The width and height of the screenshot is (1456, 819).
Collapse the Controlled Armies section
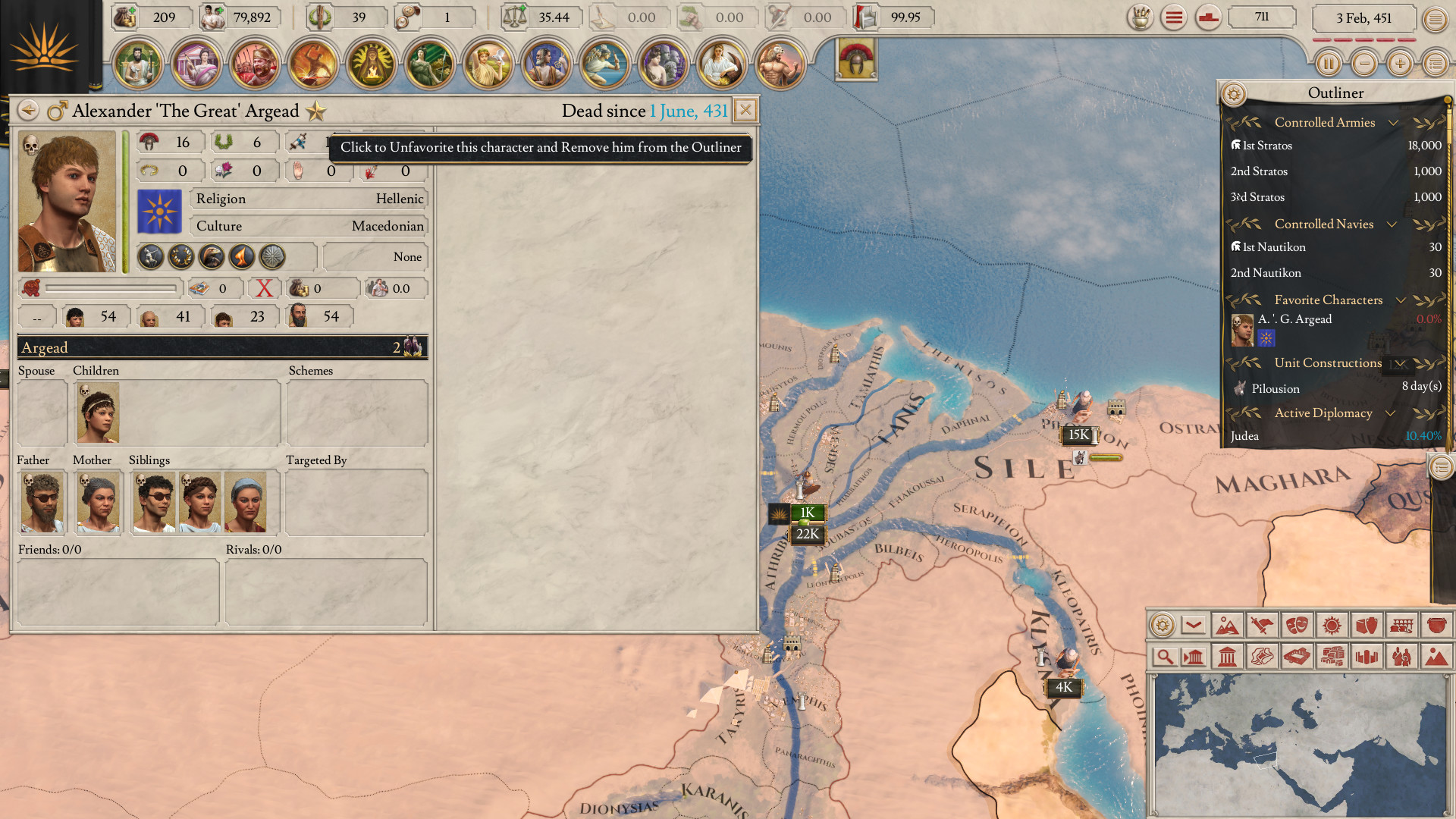click(x=1393, y=123)
